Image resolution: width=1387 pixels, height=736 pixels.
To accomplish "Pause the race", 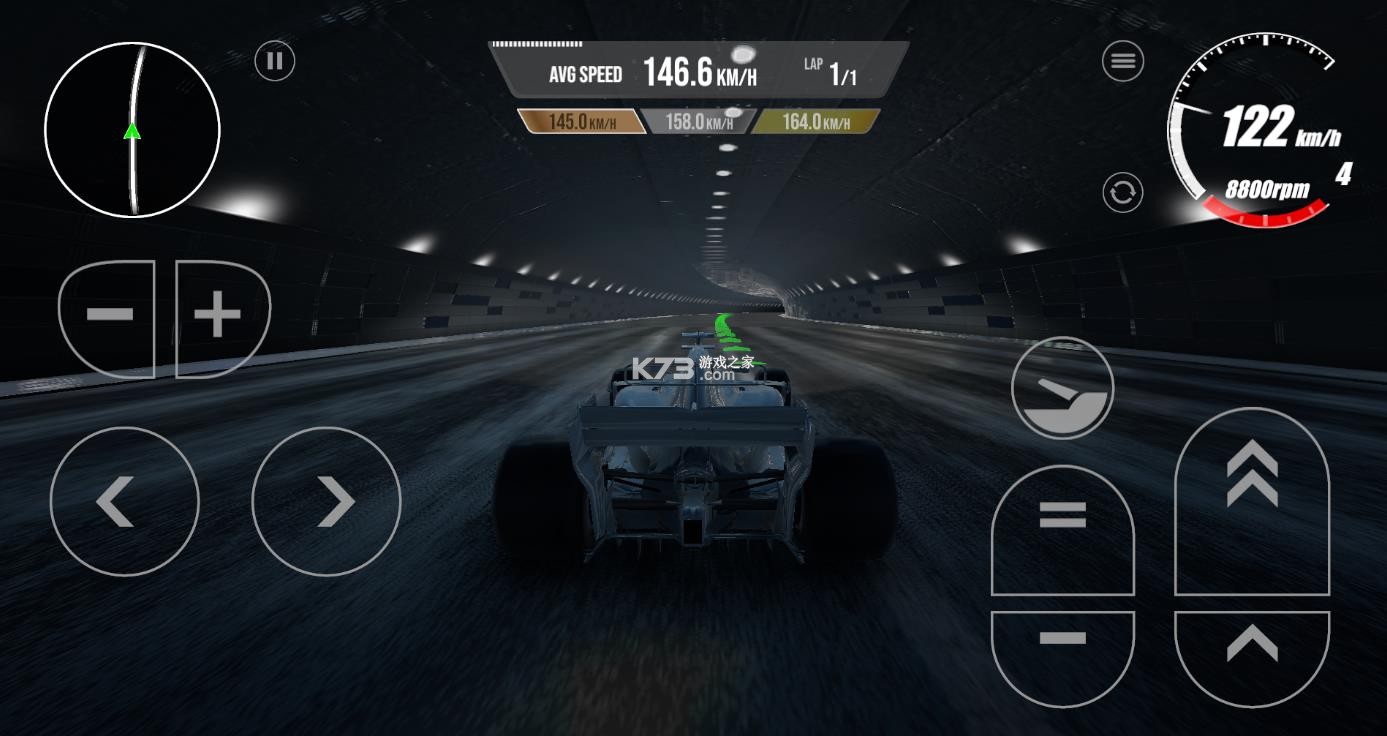I will click(274, 61).
